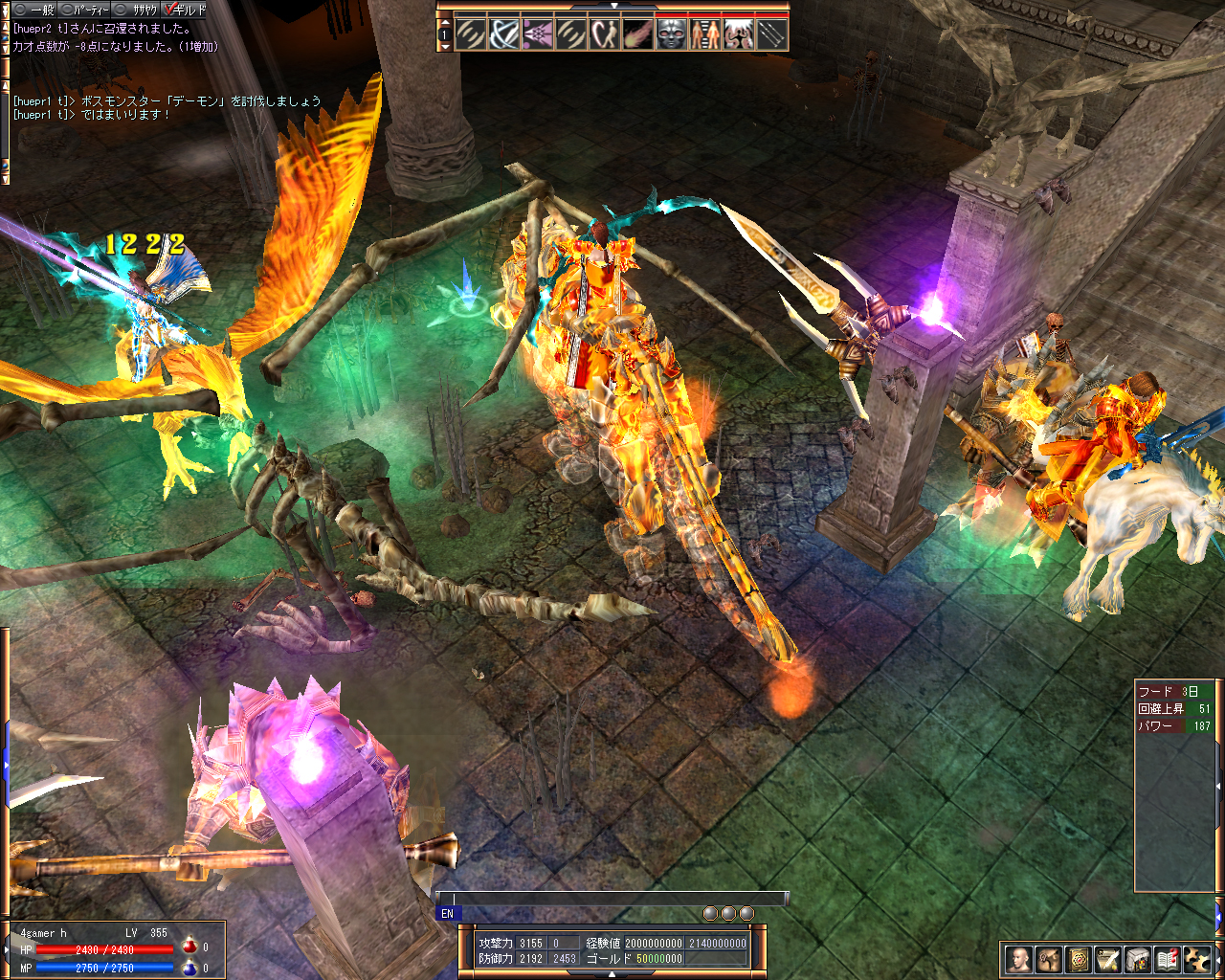This screenshot has width=1225, height=980.
Task: Open the character status head icon
Action: tap(1020, 959)
